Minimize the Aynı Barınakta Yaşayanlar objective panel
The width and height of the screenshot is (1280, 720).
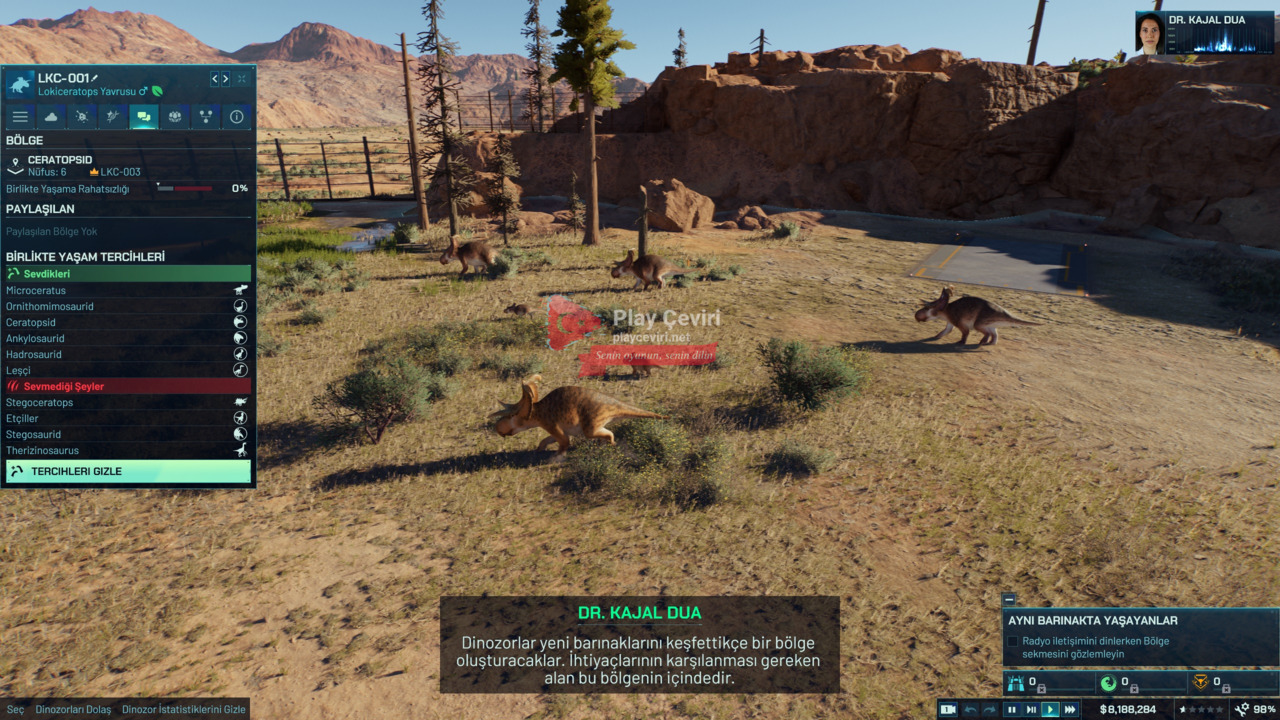pyautogui.click(x=1009, y=600)
